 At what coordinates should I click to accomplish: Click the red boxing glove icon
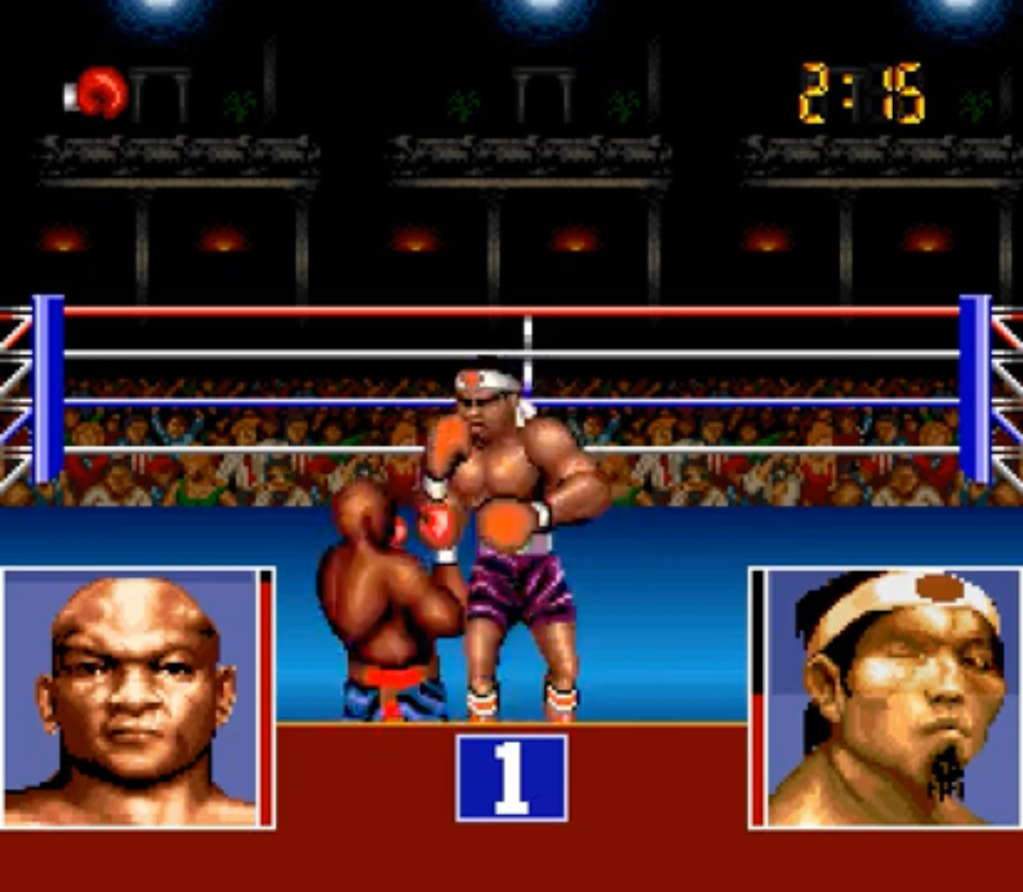pos(100,92)
